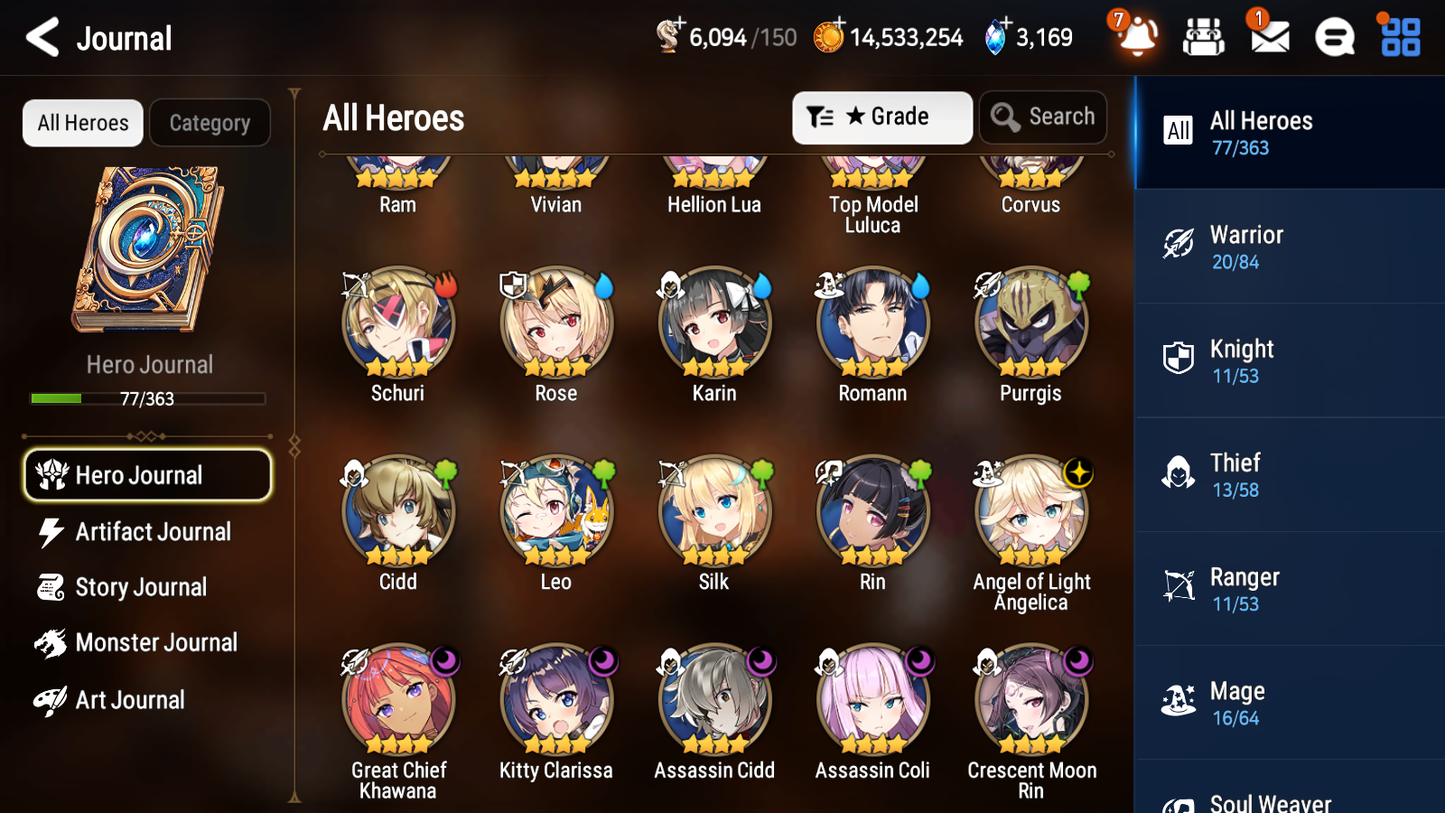
Task: Open the Artifact Journal
Action: [150, 531]
